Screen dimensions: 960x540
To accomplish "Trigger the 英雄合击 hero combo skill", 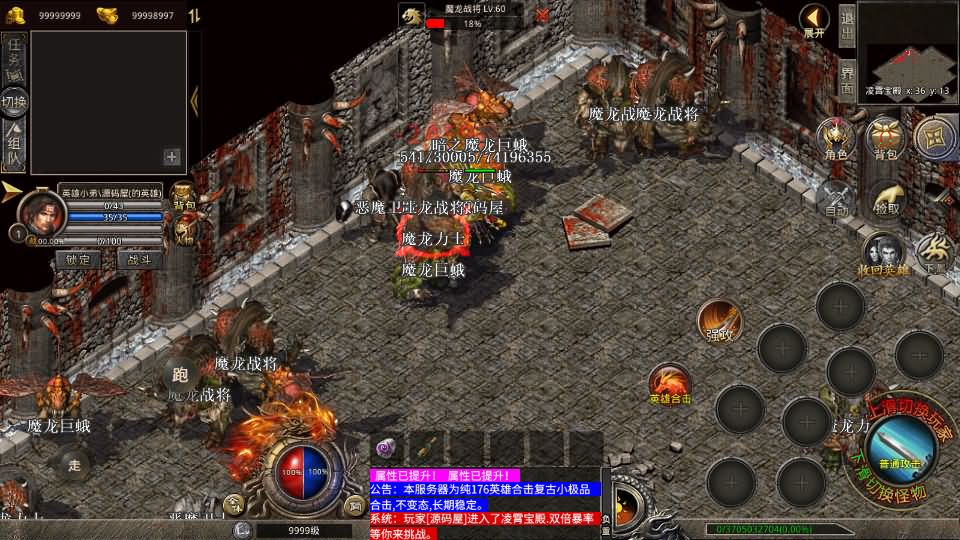I will click(x=669, y=384).
